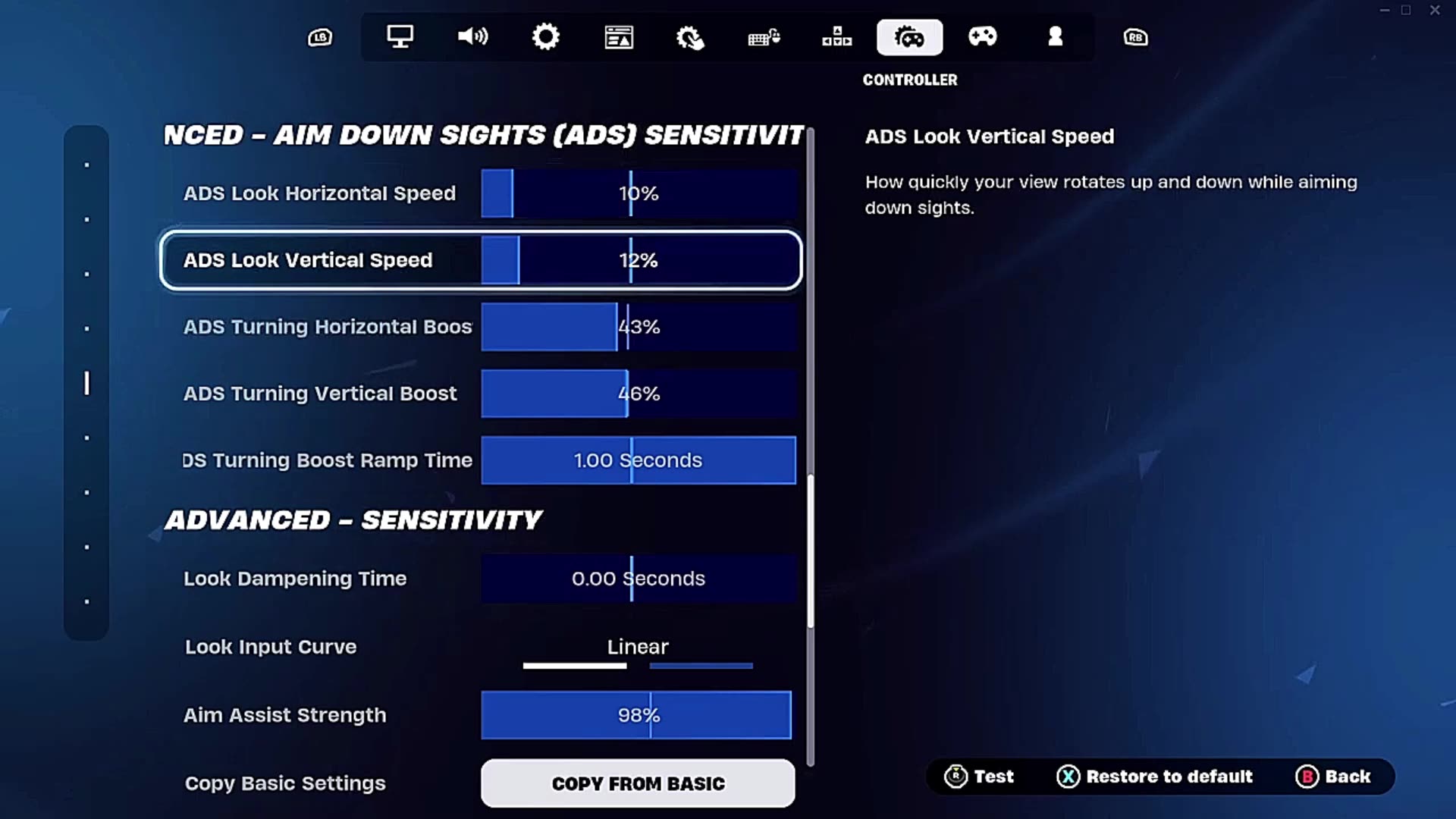
Task: Open the Game UI settings icon
Action: (619, 37)
